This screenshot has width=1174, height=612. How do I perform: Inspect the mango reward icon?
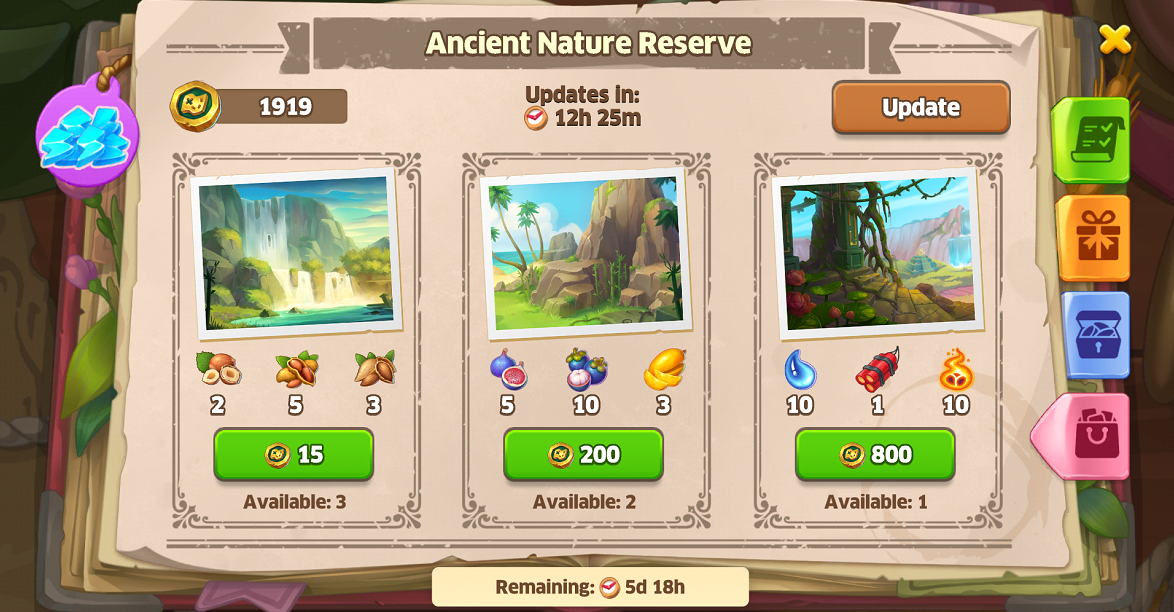663,370
